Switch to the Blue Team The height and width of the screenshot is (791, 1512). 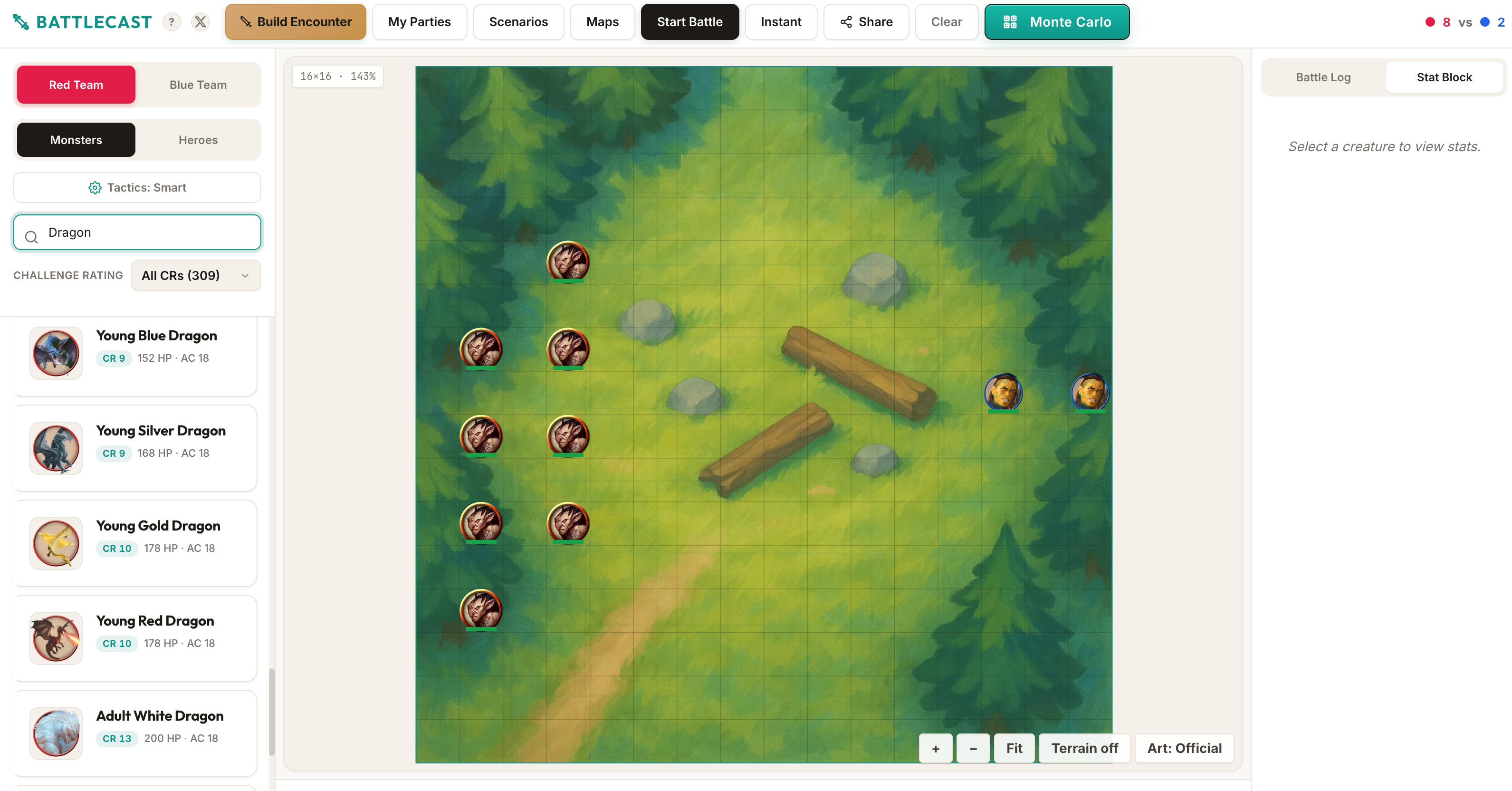click(198, 85)
